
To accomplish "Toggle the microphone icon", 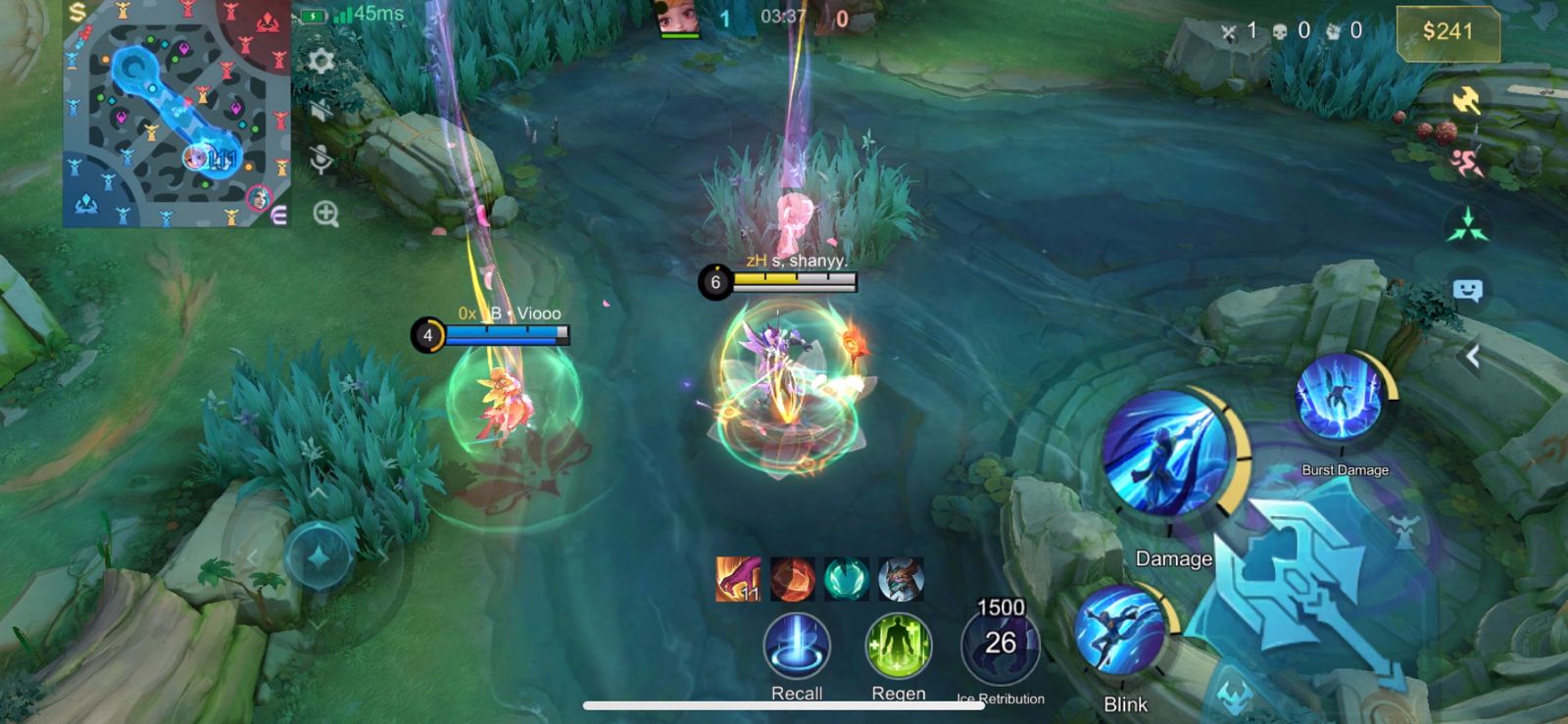I will coord(320,159).
